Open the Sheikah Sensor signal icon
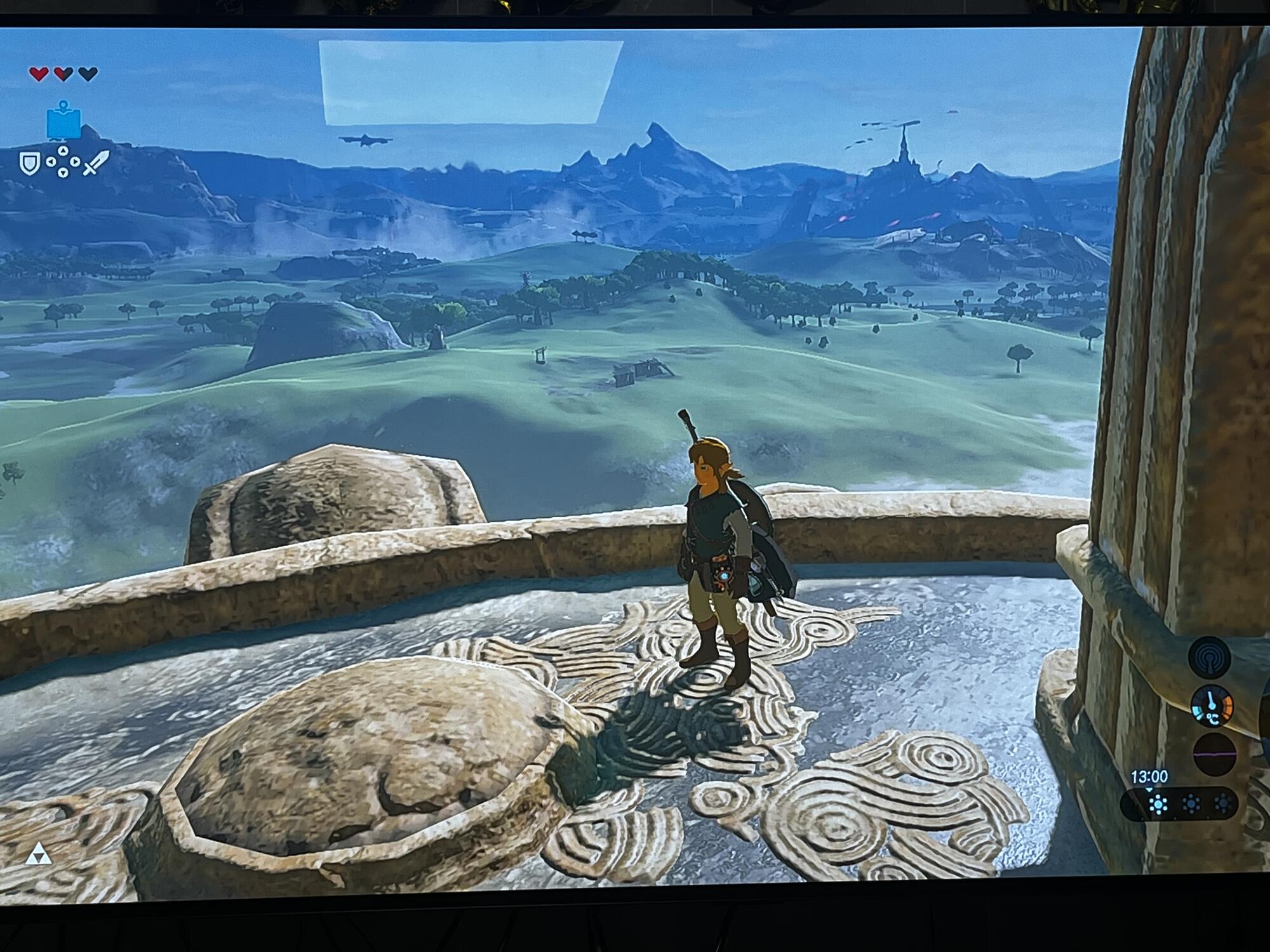The image size is (1270, 952). click(x=1210, y=658)
